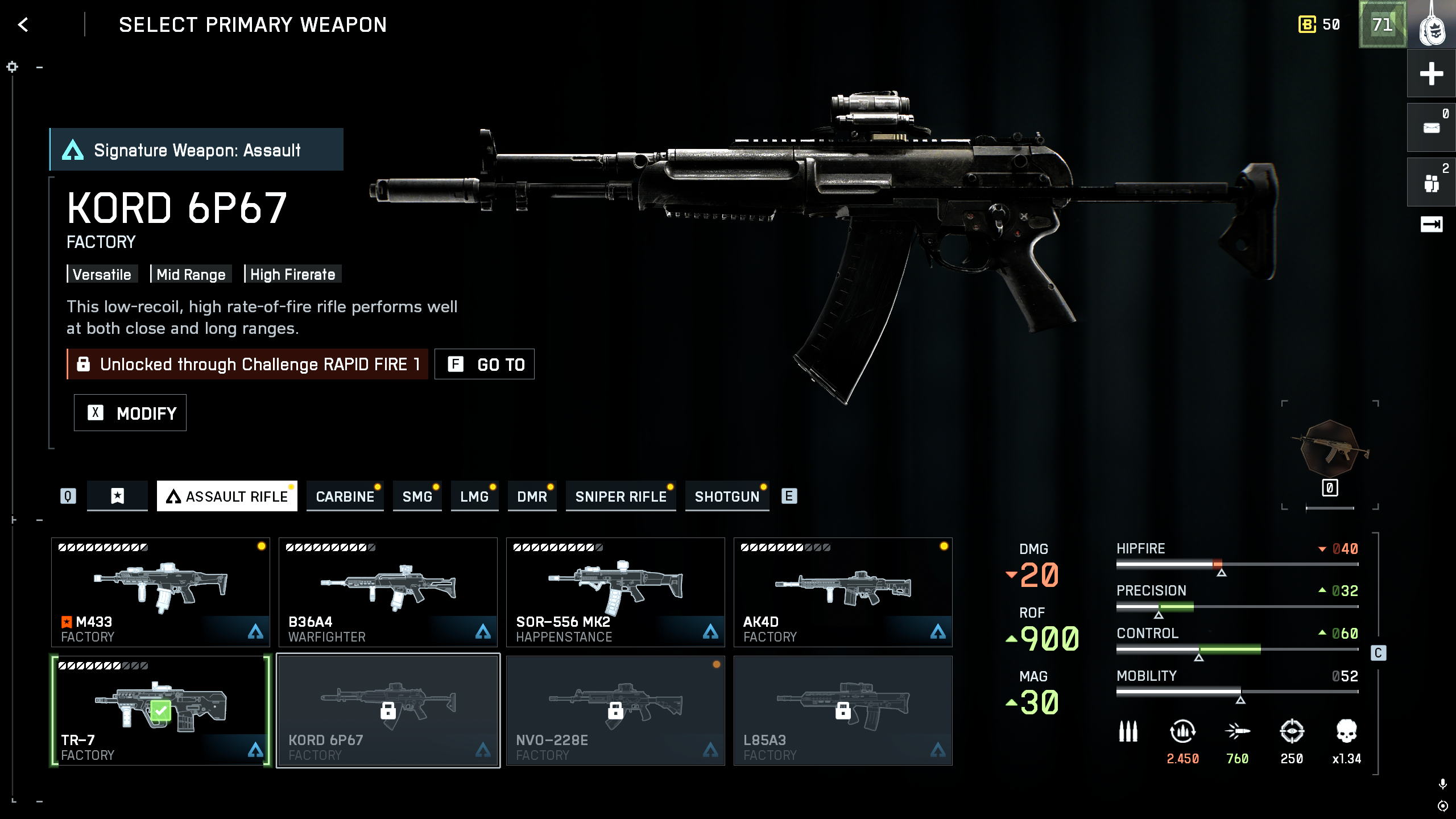Screen dimensions: 1456x819
Task: Switch to the SMG category tab
Action: (x=417, y=497)
